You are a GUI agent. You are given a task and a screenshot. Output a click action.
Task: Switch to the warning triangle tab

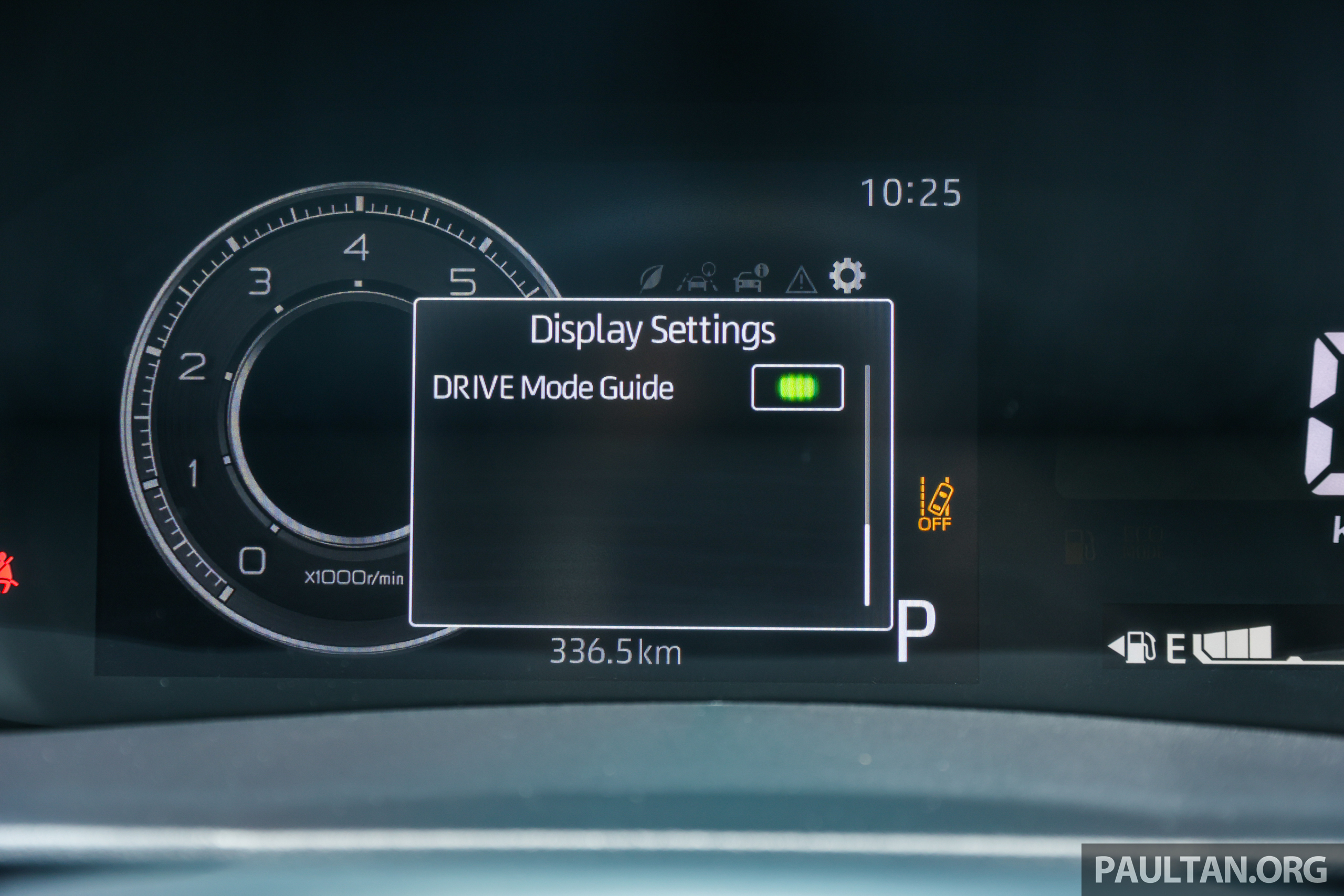pyautogui.click(x=801, y=280)
